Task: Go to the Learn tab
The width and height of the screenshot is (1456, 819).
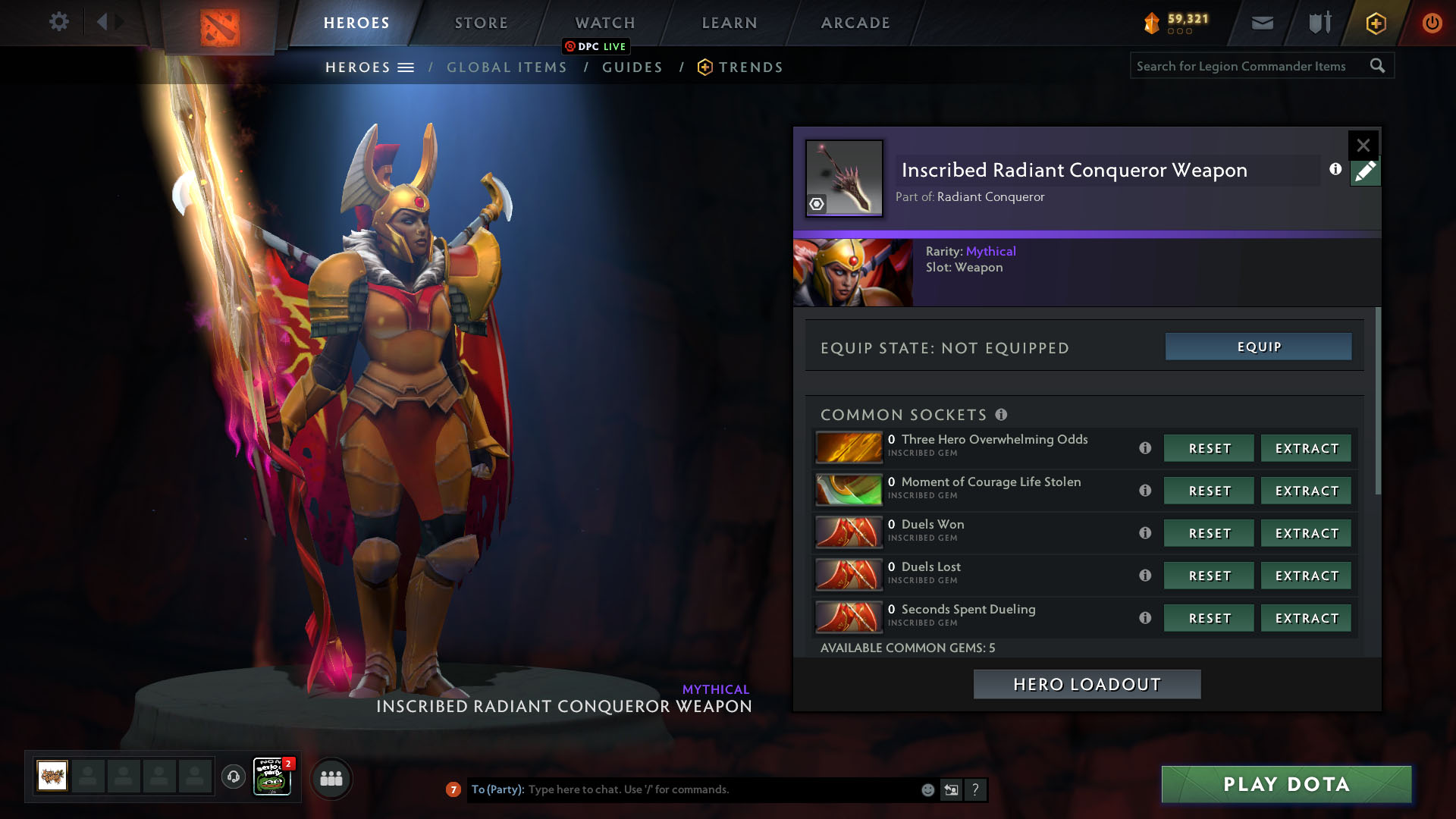Action: pyautogui.click(x=730, y=23)
